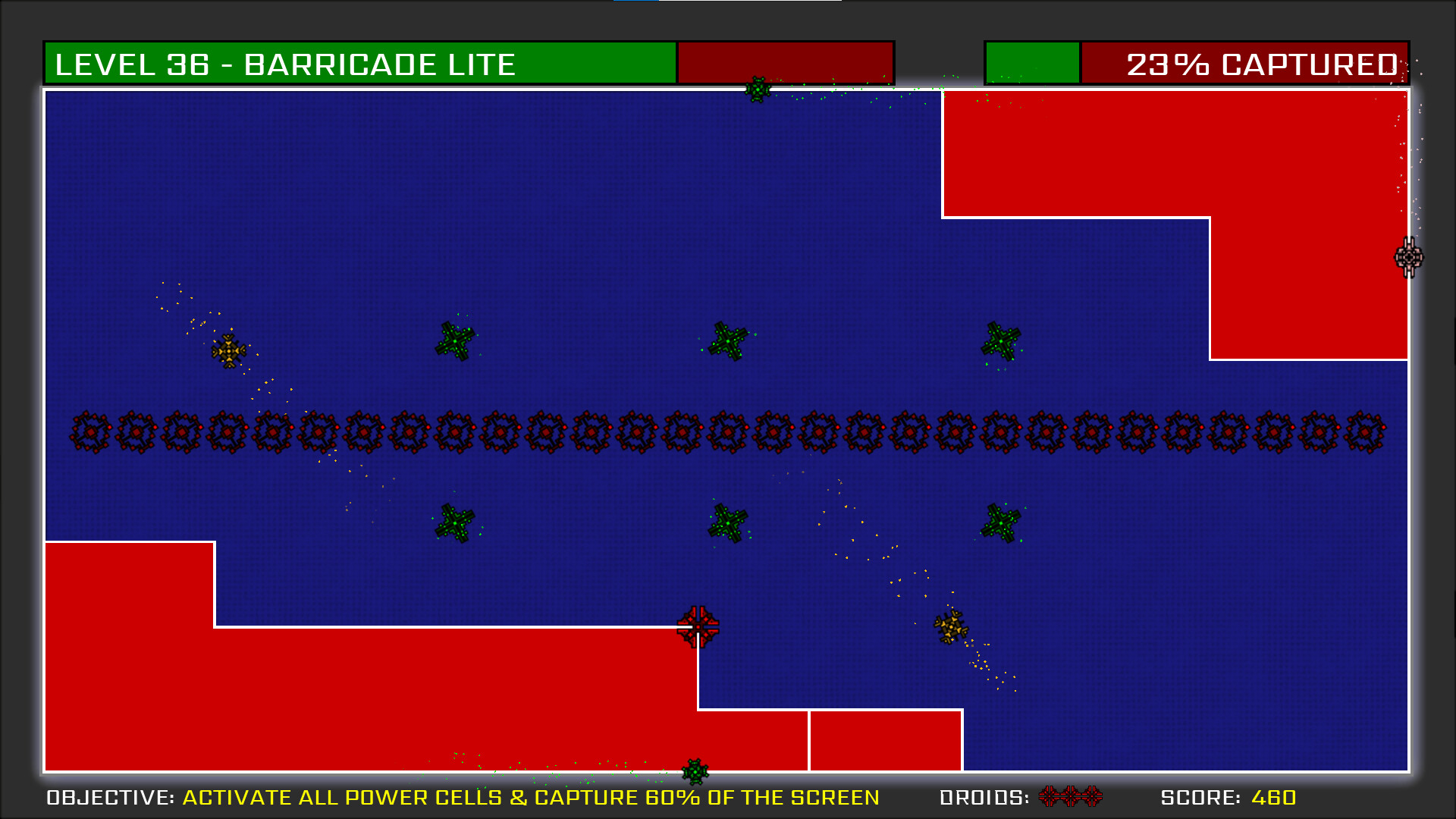Click the yellow enemy sprite near the upper-left area
Viewport: 1456px width, 819px height.
pyautogui.click(x=229, y=350)
